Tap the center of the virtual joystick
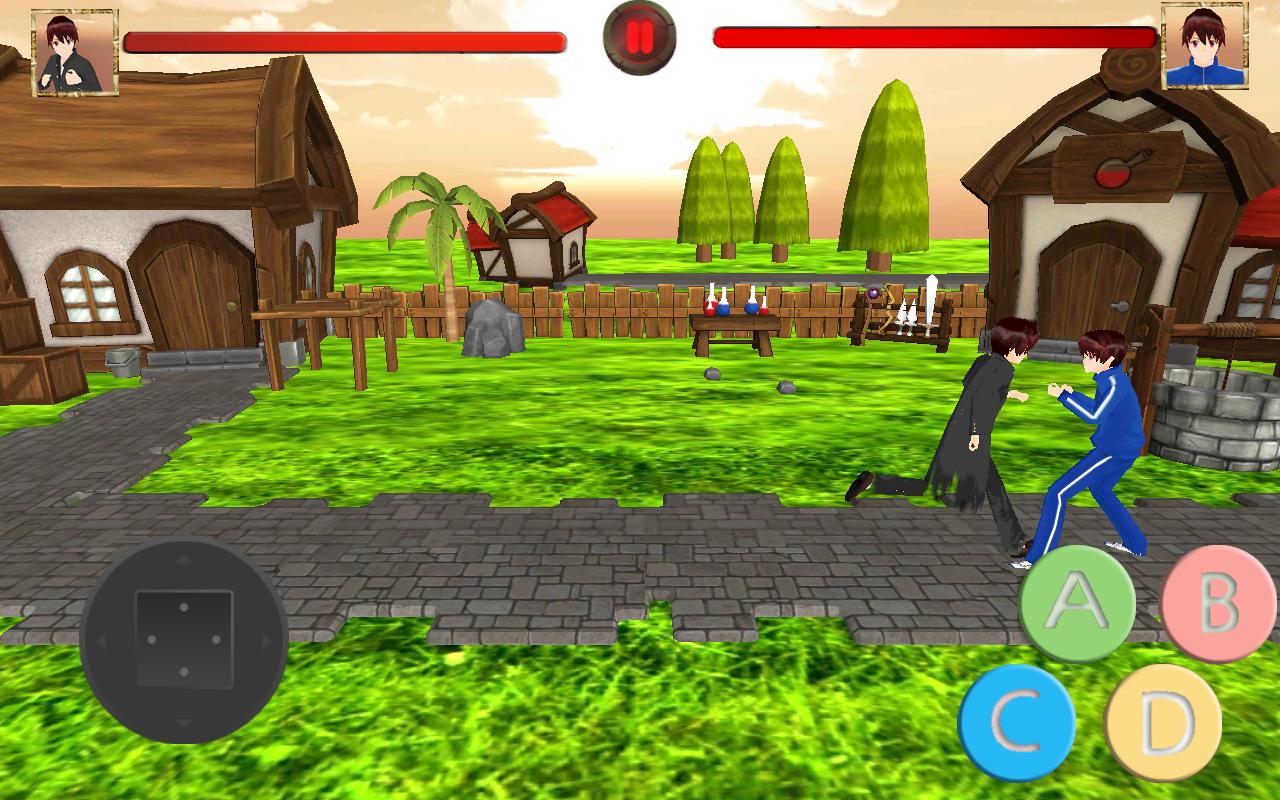The height and width of the screenshot is (800, 1280). 185,640
